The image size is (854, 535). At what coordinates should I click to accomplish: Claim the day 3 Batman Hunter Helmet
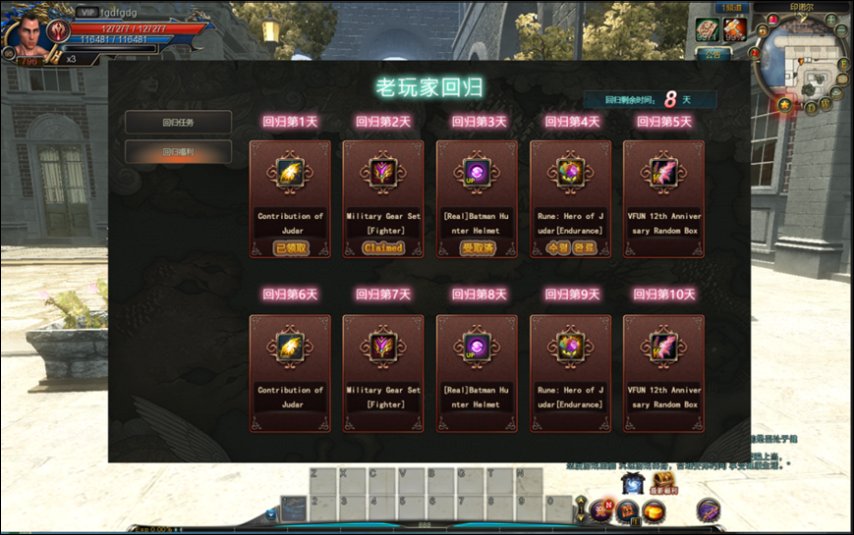[477, 247]
